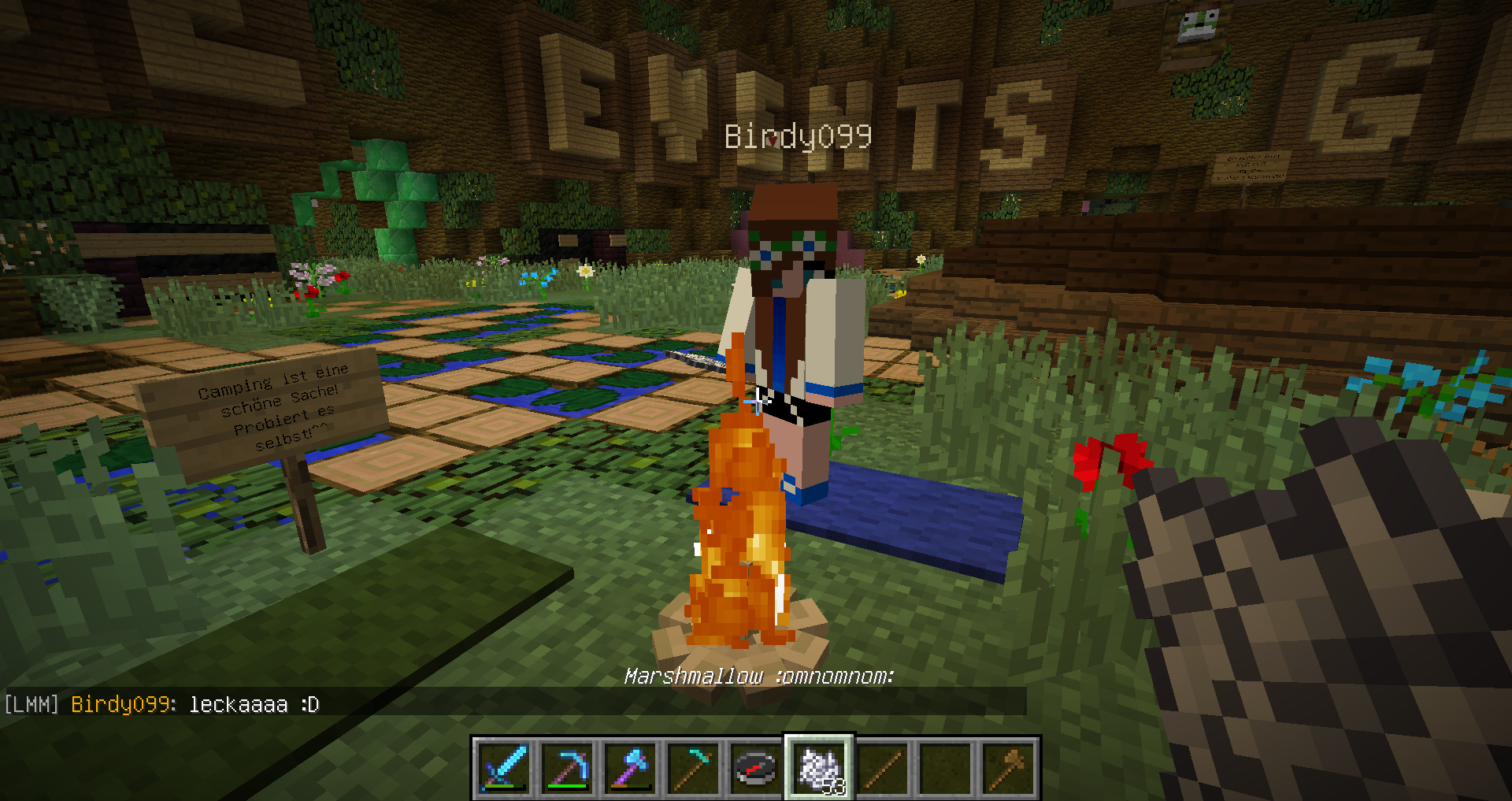Select the diamond sword hotbar slot
The width and height of the screenshot is (1512, 801).
[x=503, y=768]
